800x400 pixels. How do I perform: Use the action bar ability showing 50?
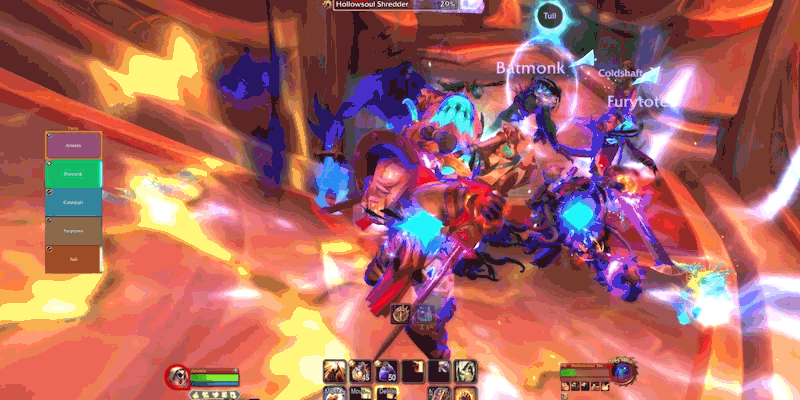coord(386,371)
